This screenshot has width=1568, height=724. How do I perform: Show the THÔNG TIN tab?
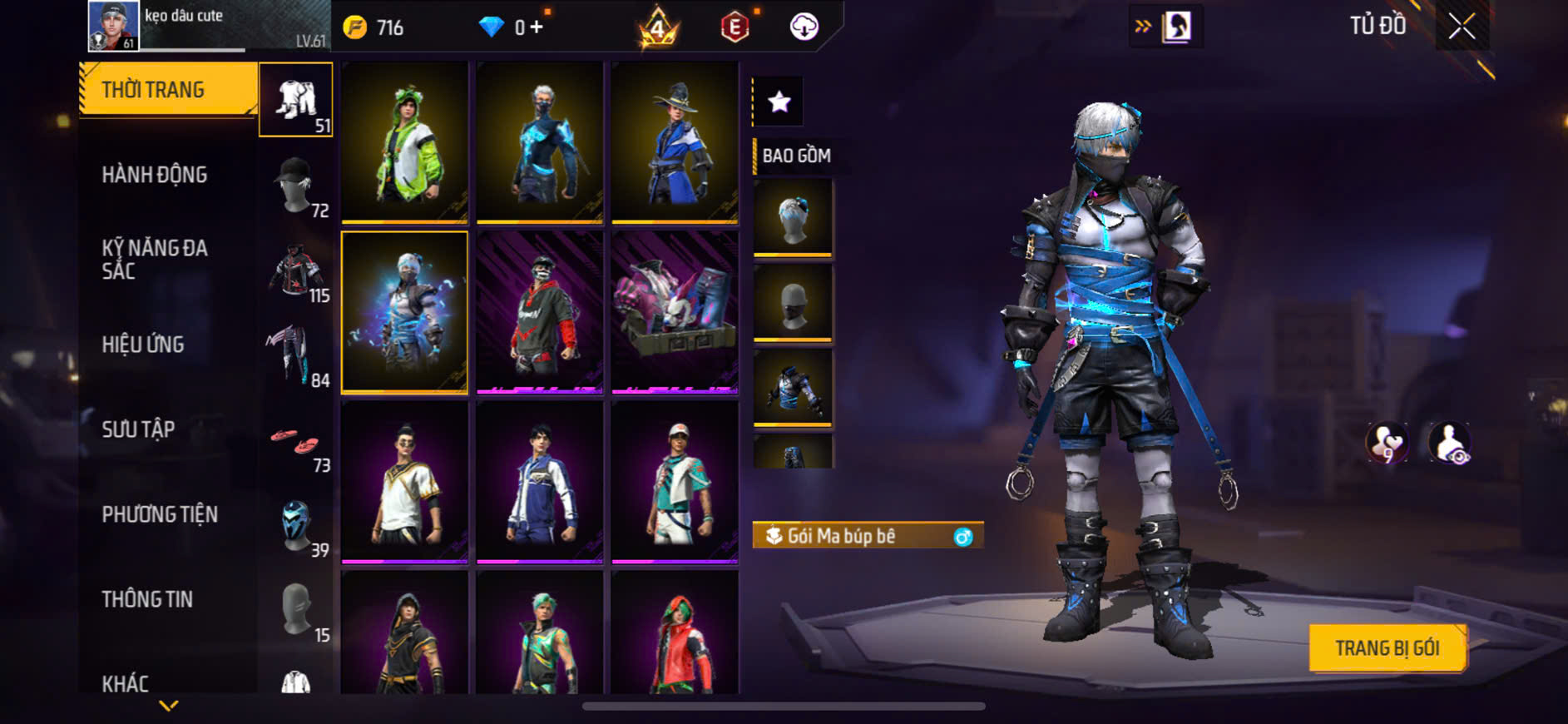coord(147,599)
